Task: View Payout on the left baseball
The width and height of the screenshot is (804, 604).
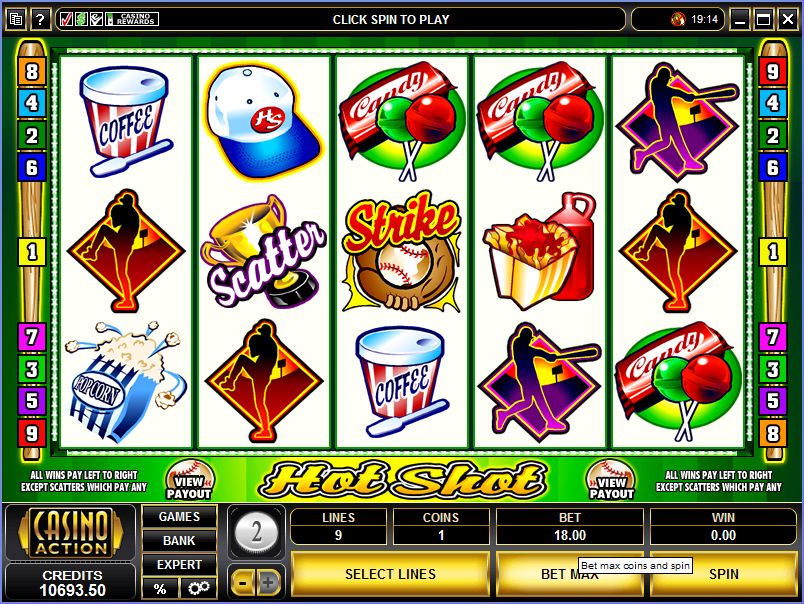Action: tap(188, 480)
